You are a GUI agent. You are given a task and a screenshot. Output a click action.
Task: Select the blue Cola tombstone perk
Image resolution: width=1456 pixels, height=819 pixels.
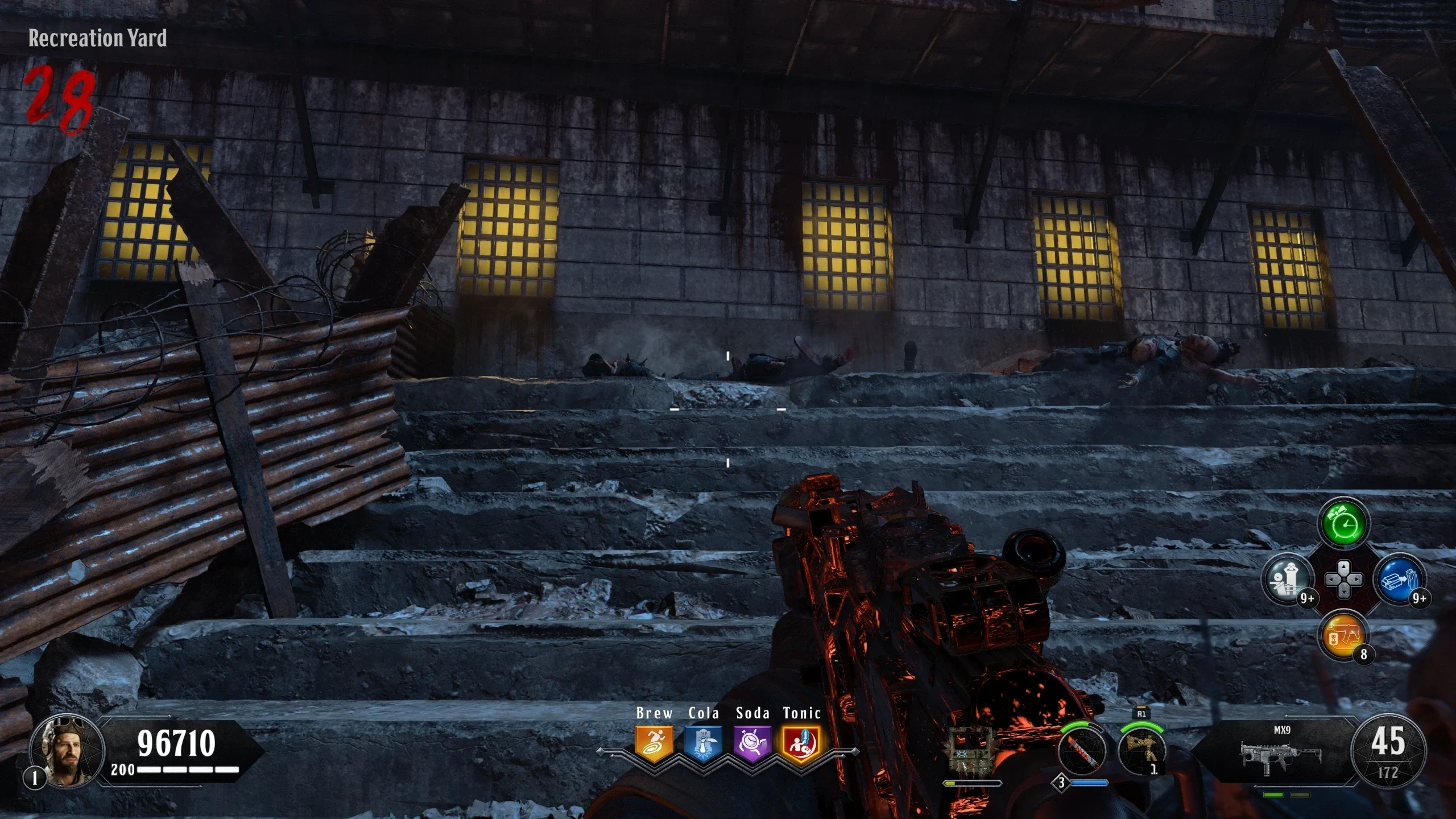(703, 743)
